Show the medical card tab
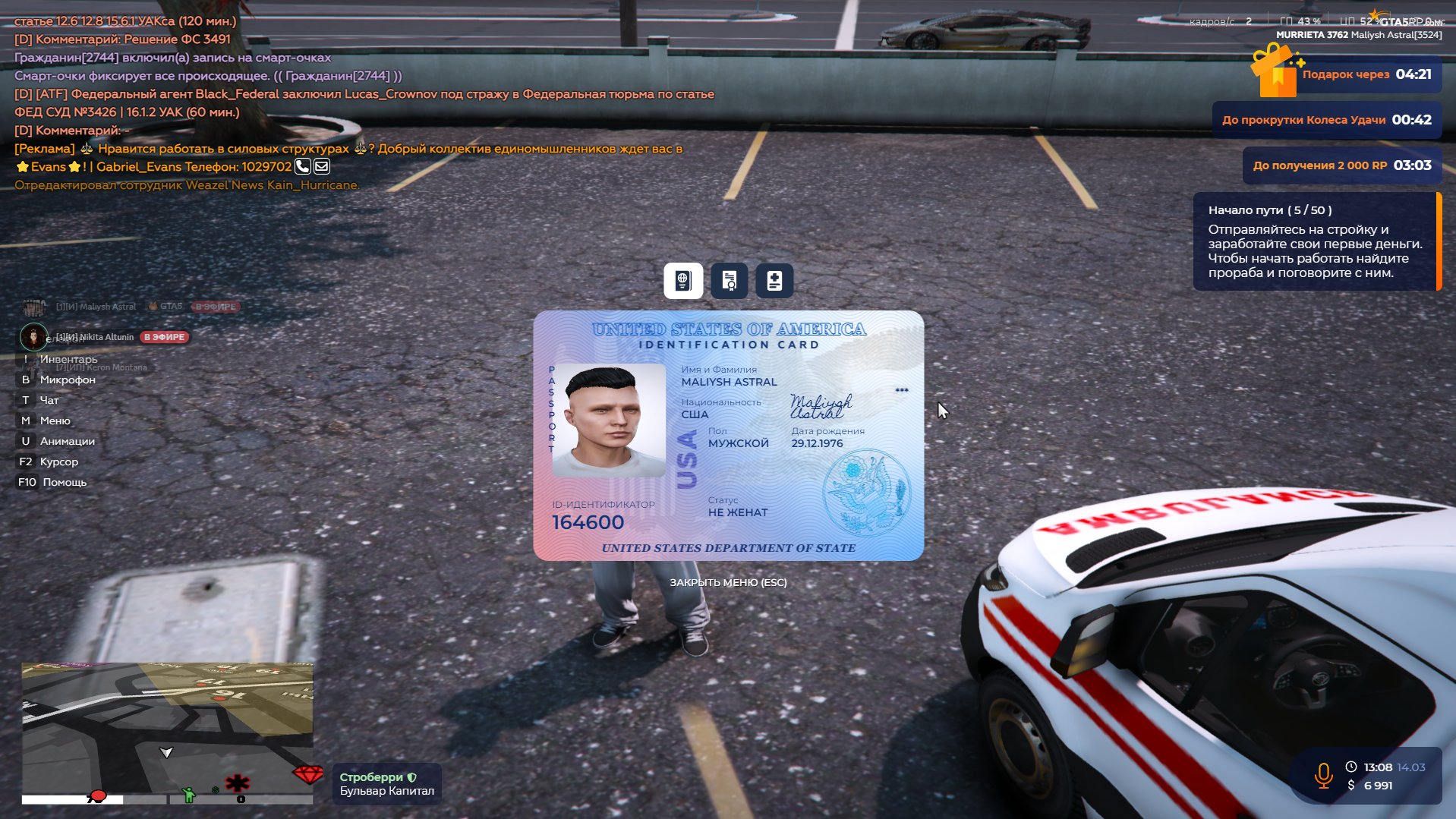The height and width of the screenshot is (819, 1456). [x=774, y=281]
